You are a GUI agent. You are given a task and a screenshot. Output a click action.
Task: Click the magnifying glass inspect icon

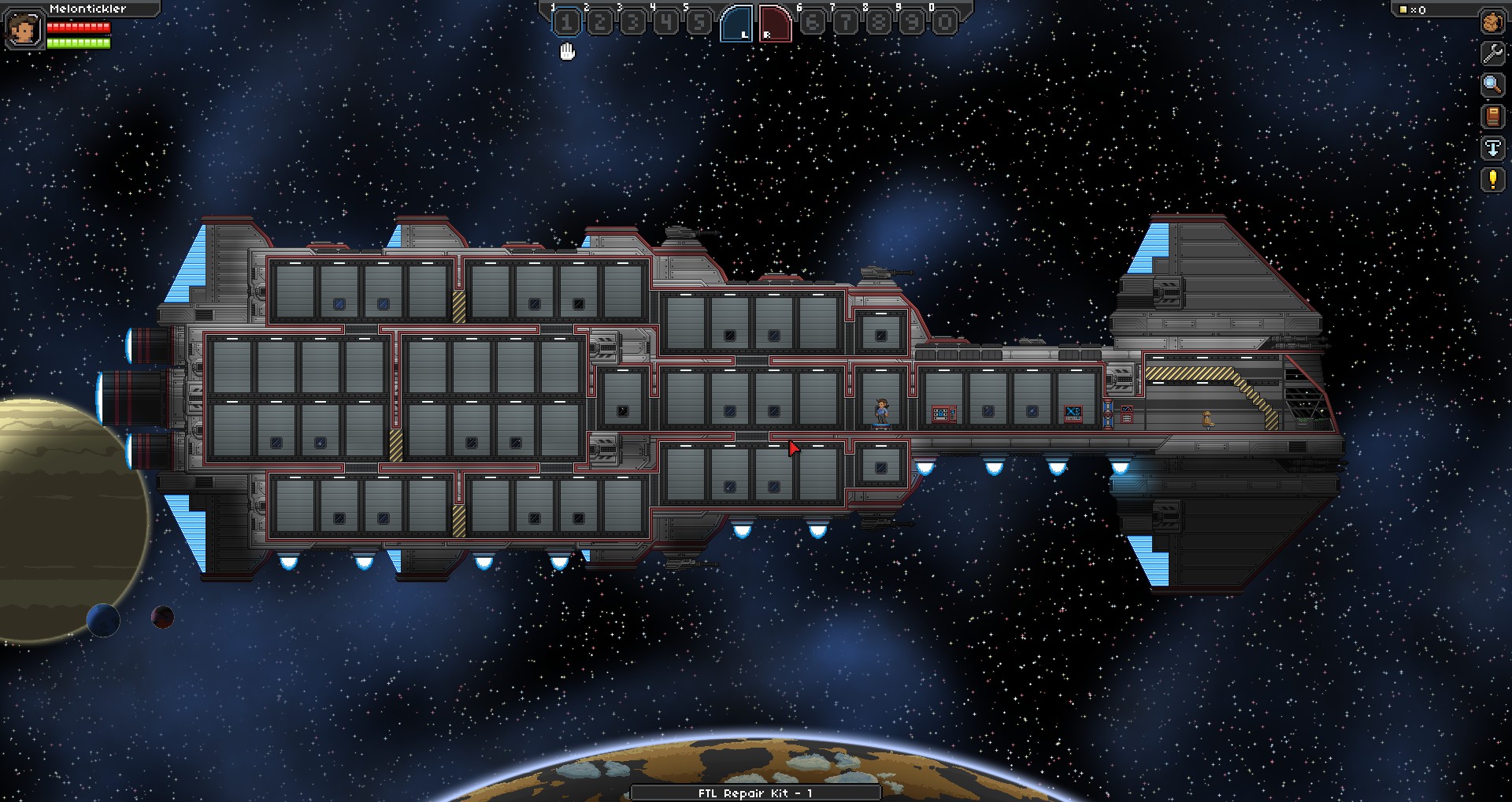(x=1493, y=83)
